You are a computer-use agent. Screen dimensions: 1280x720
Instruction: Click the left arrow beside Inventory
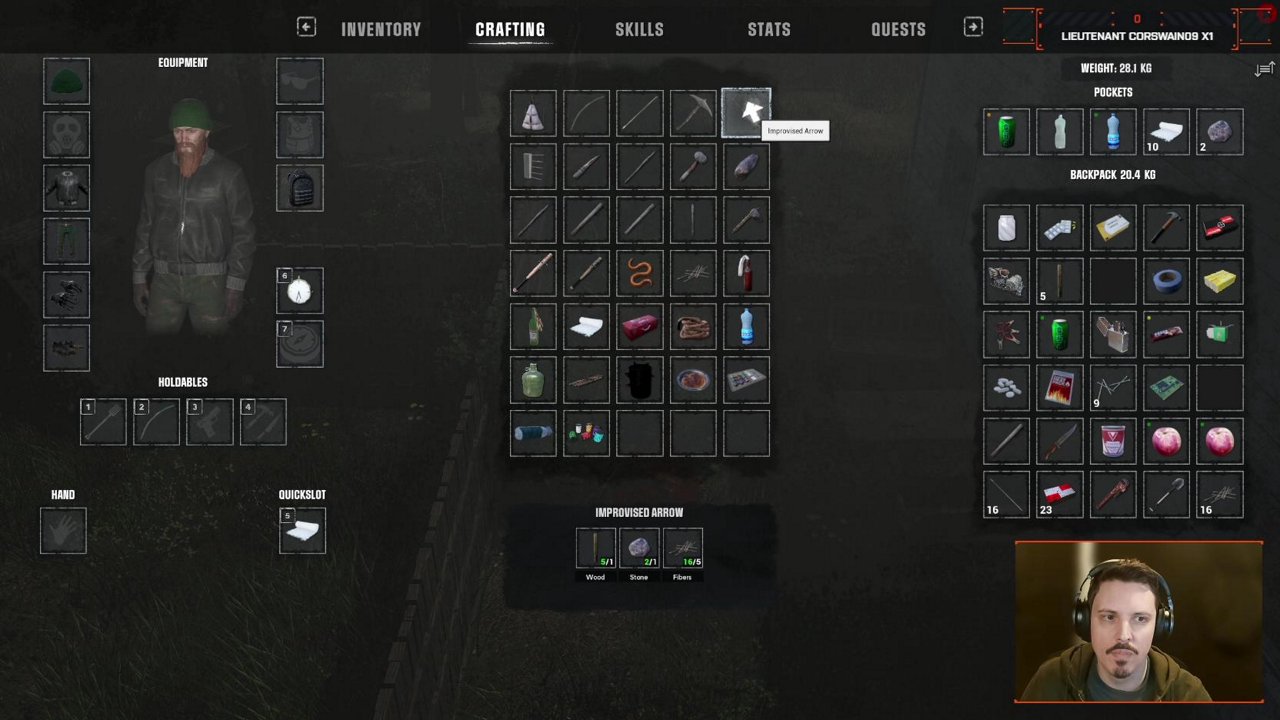[x=306, y=28]
